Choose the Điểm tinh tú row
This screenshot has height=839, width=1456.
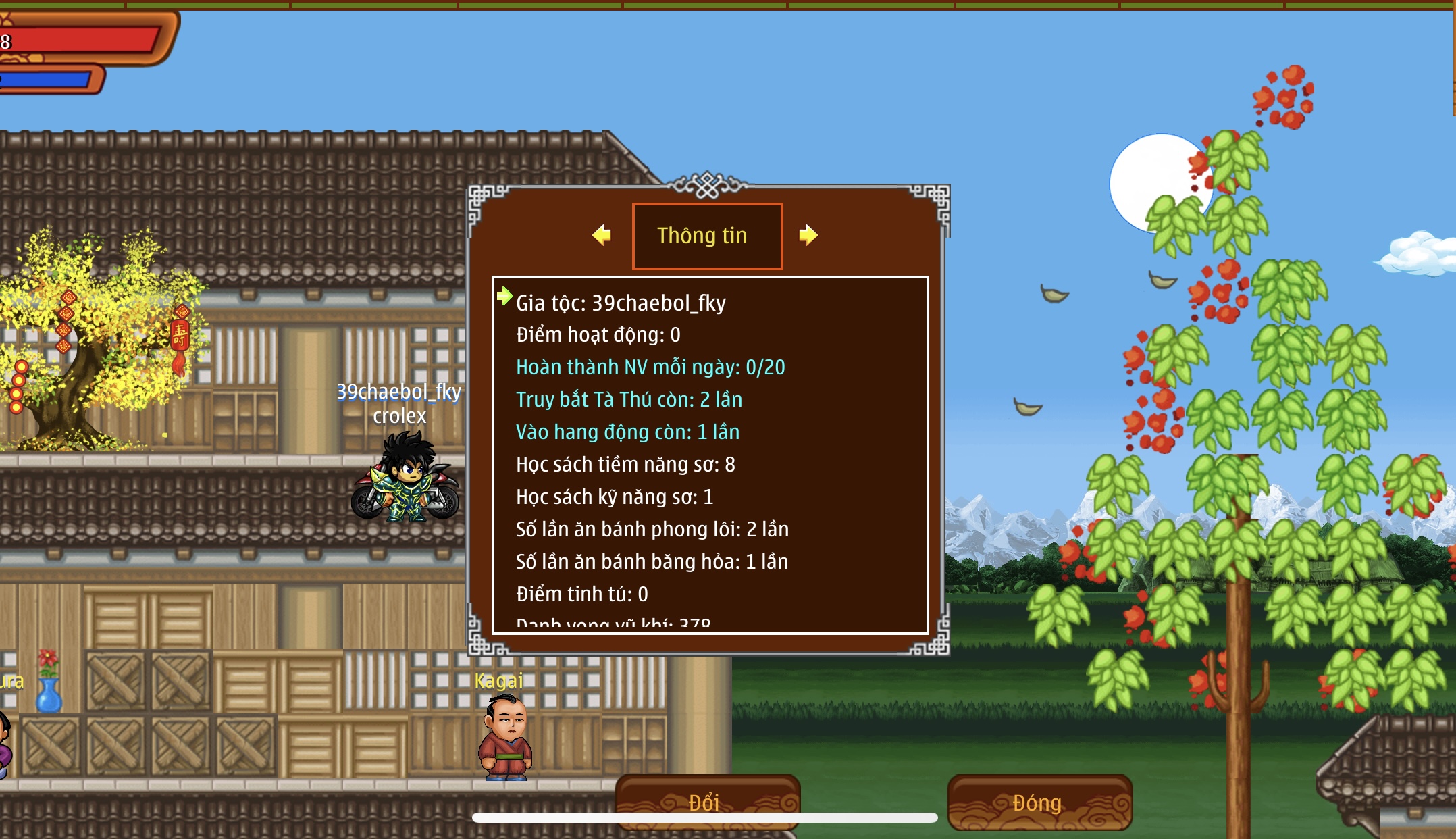581,594
